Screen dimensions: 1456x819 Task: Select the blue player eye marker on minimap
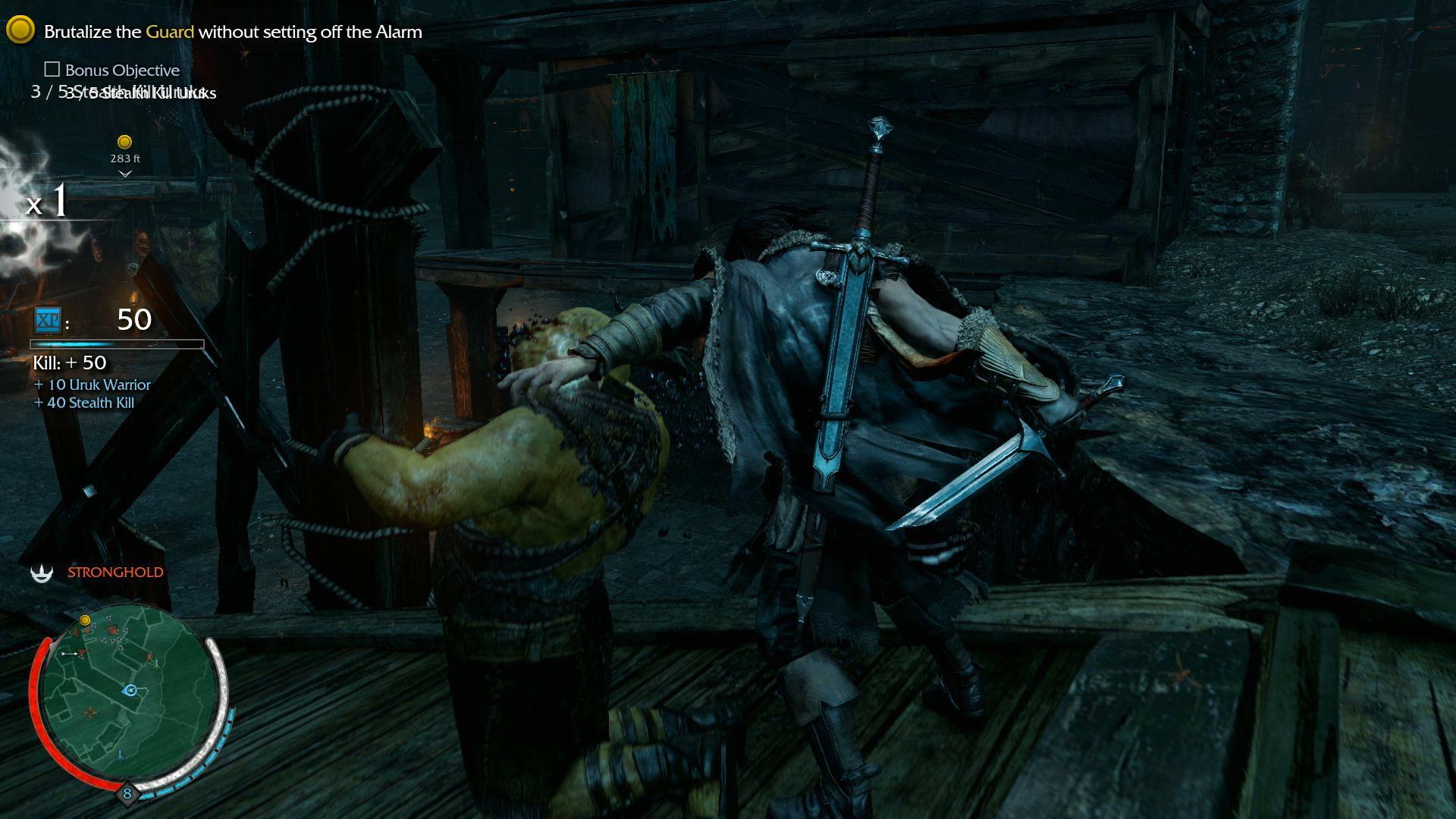[x=130, y=690]
